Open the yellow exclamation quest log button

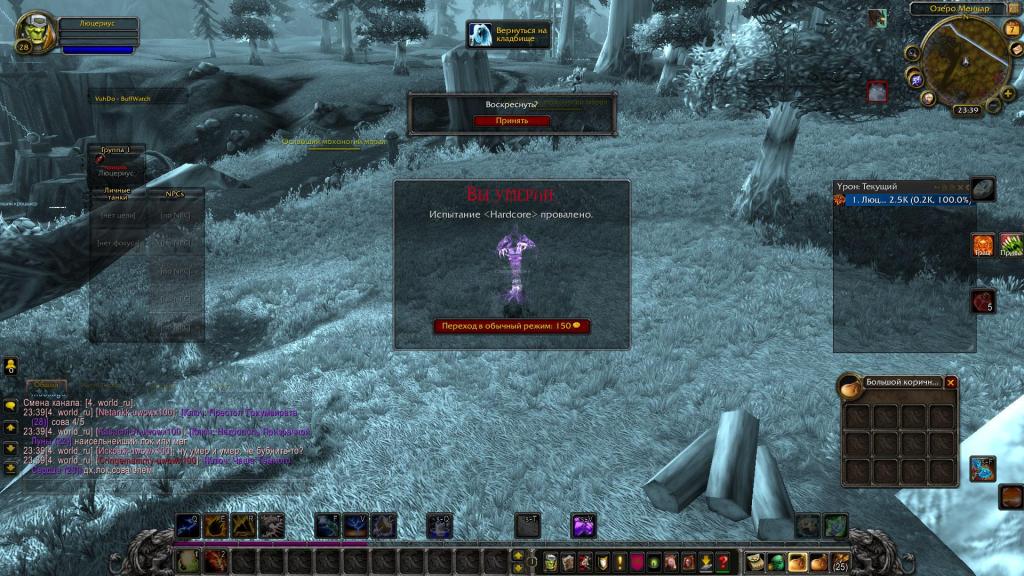coord(620,561)
